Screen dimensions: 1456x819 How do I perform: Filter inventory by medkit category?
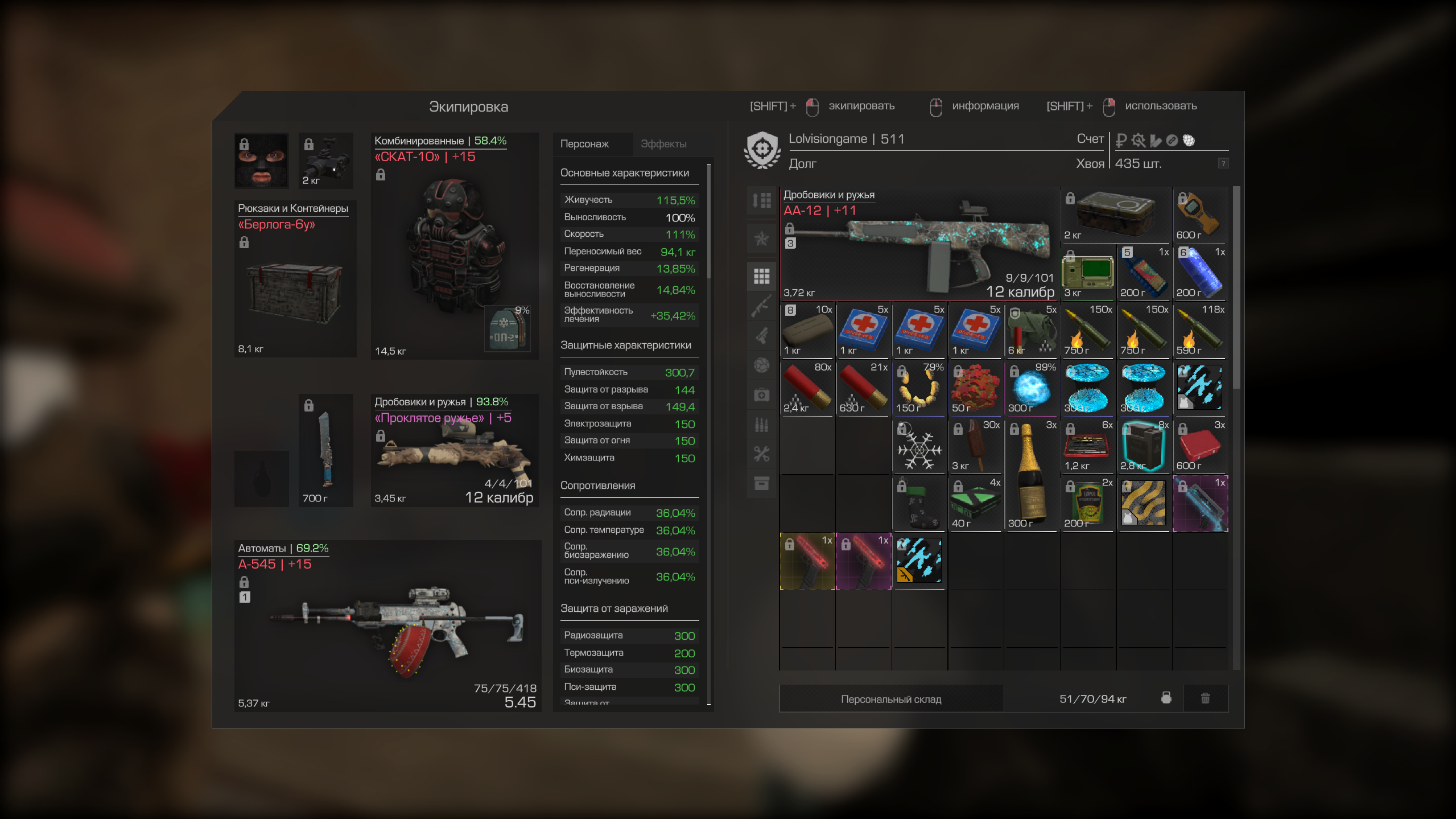pyautogui.click(x=761, y=395)
